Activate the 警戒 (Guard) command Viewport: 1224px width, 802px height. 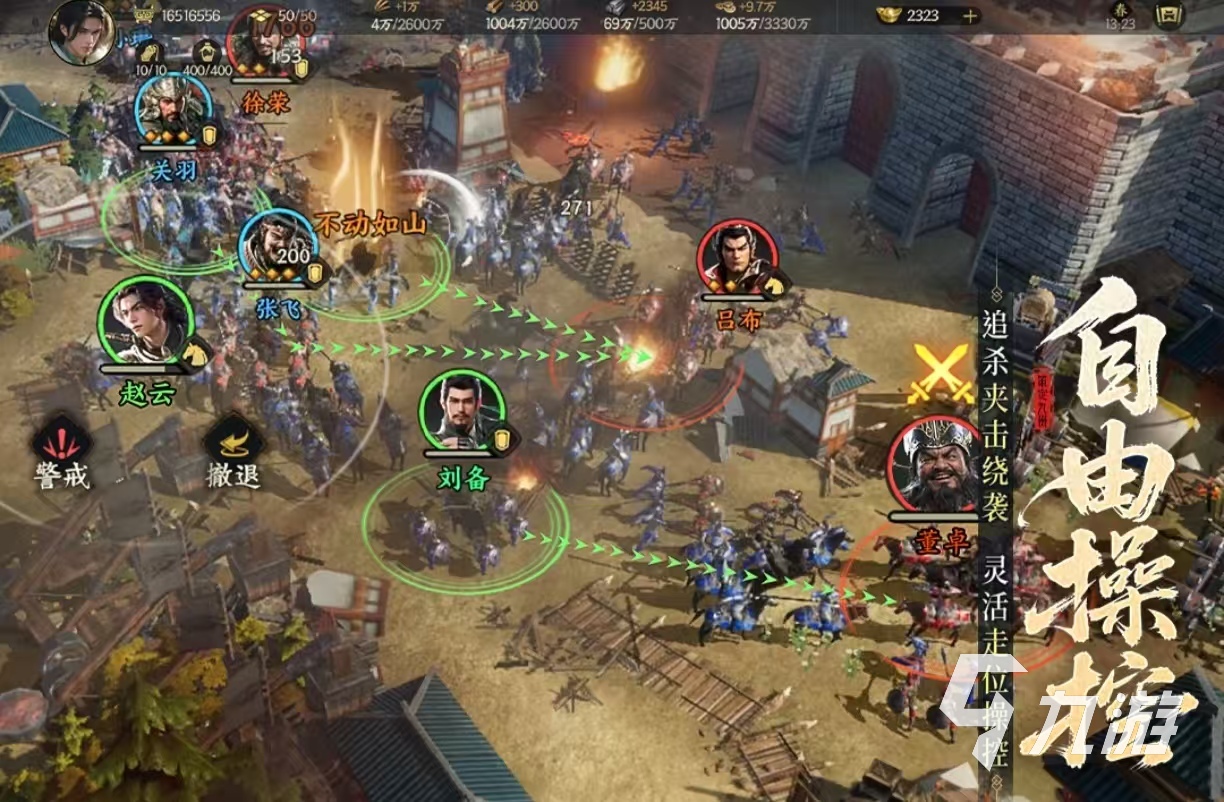click(x=61, y=445)
